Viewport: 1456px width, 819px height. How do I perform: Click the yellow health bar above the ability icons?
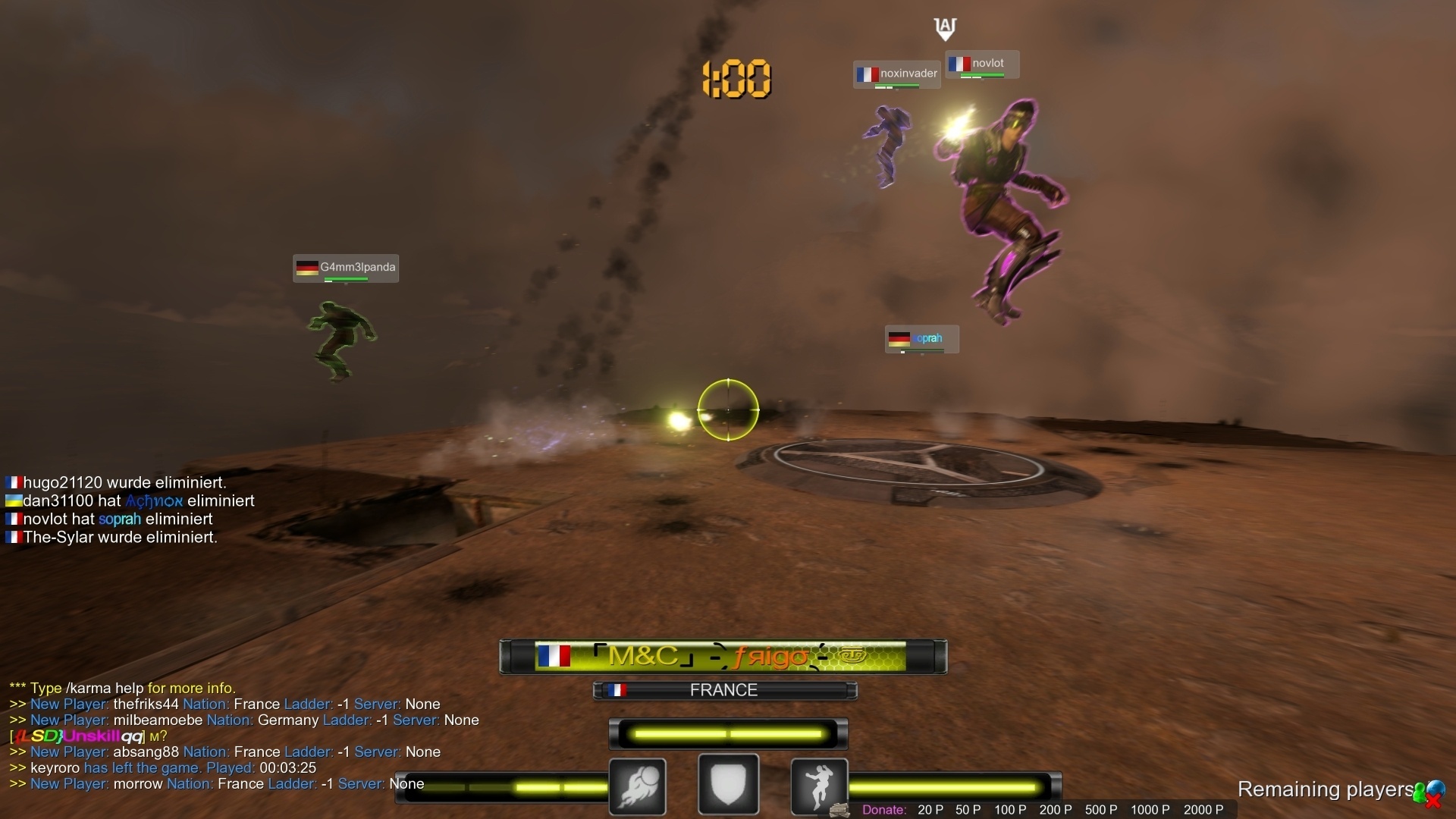coord(726,733)
